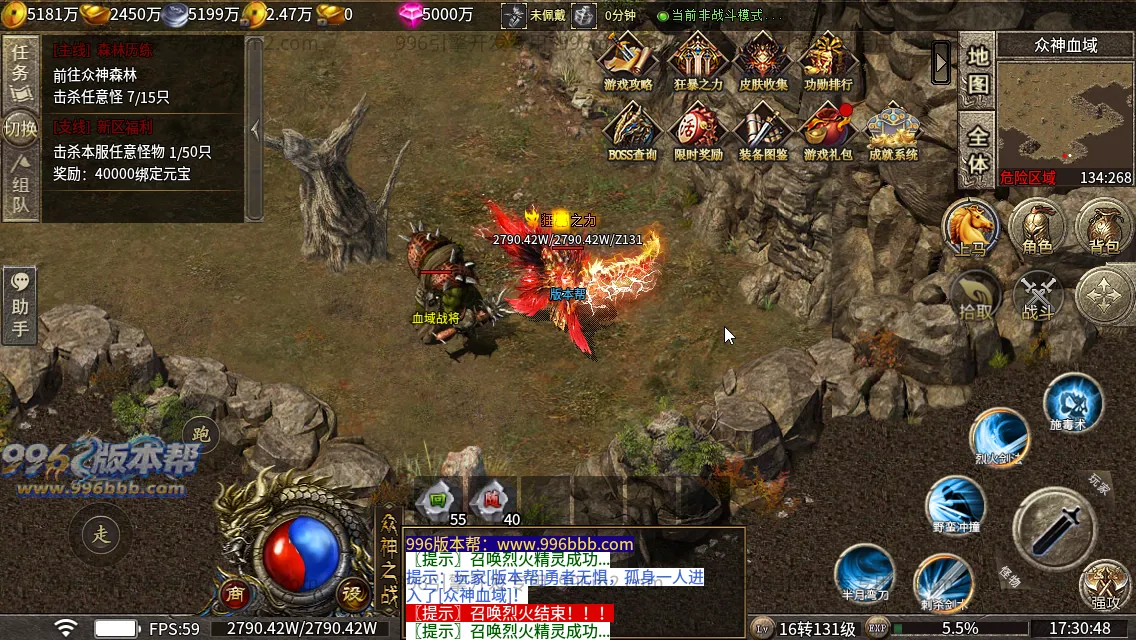1136x640 pixels.
Task: Open the 游戏礼包 gift pack icon
Action: (828, 130)
